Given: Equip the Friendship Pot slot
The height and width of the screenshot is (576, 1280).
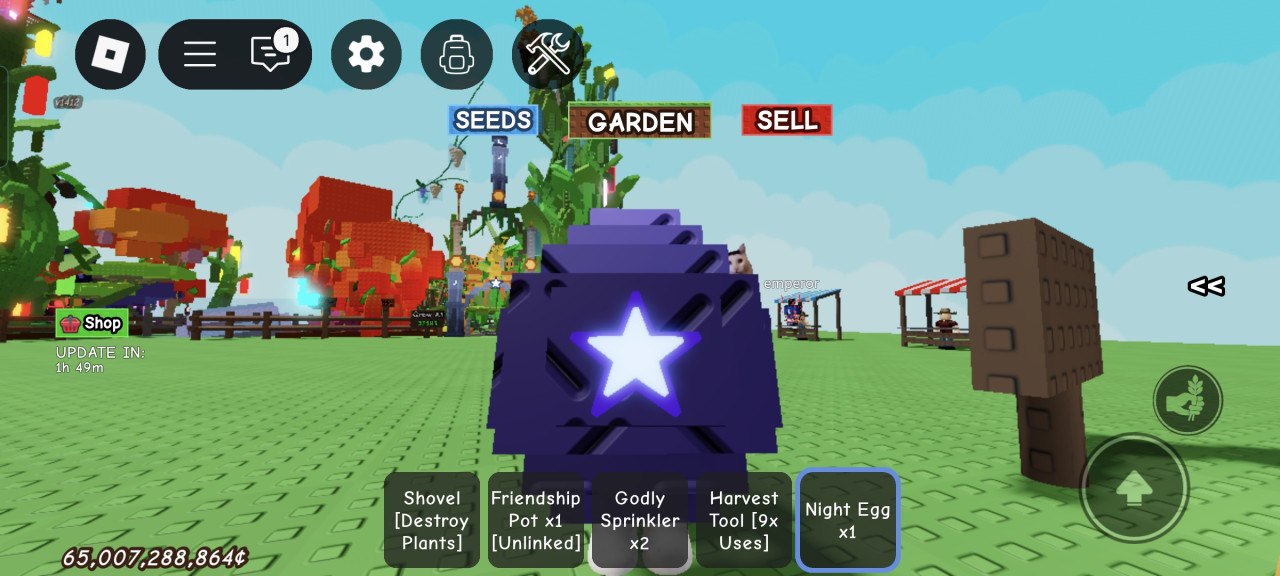Looking at the screenshot, I should (x=536, y=520).
